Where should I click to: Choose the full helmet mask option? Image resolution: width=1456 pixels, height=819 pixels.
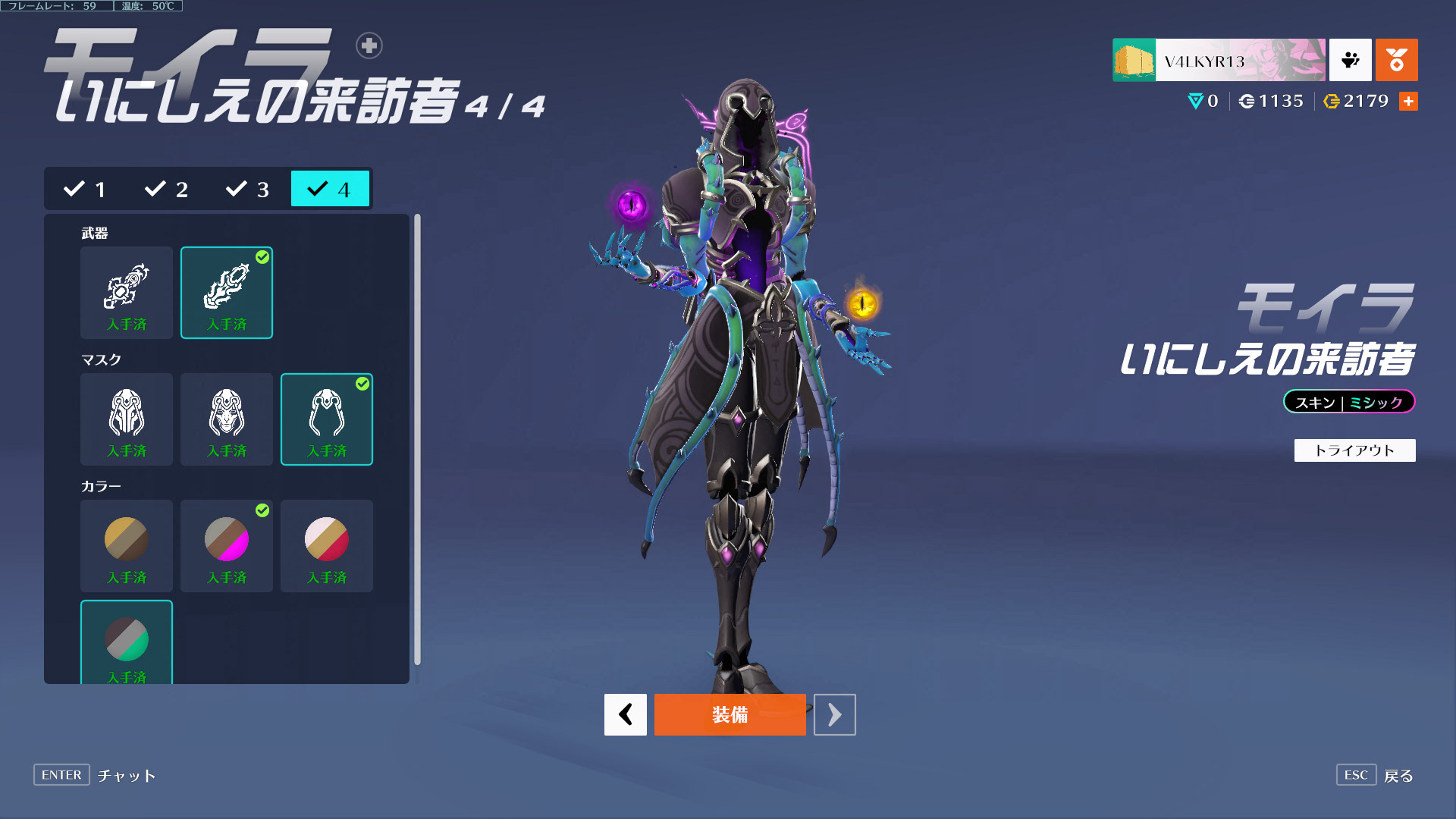coord(127,419)
